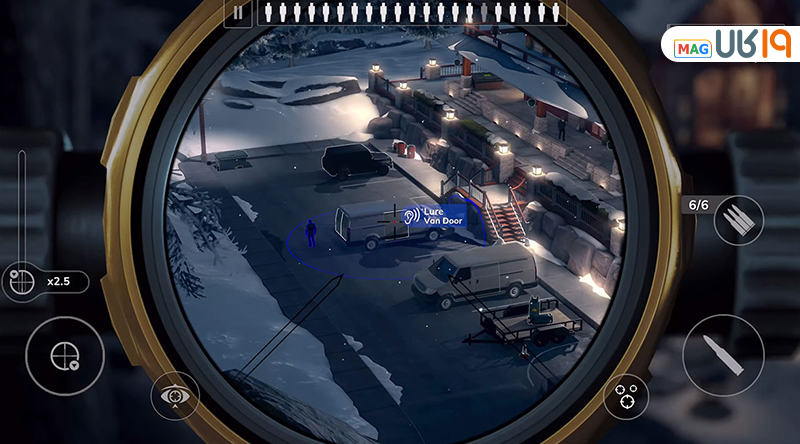This screenshot has height=444, width=800.
Task: Reload using the three-bullets ammo button
Action: 737,221
